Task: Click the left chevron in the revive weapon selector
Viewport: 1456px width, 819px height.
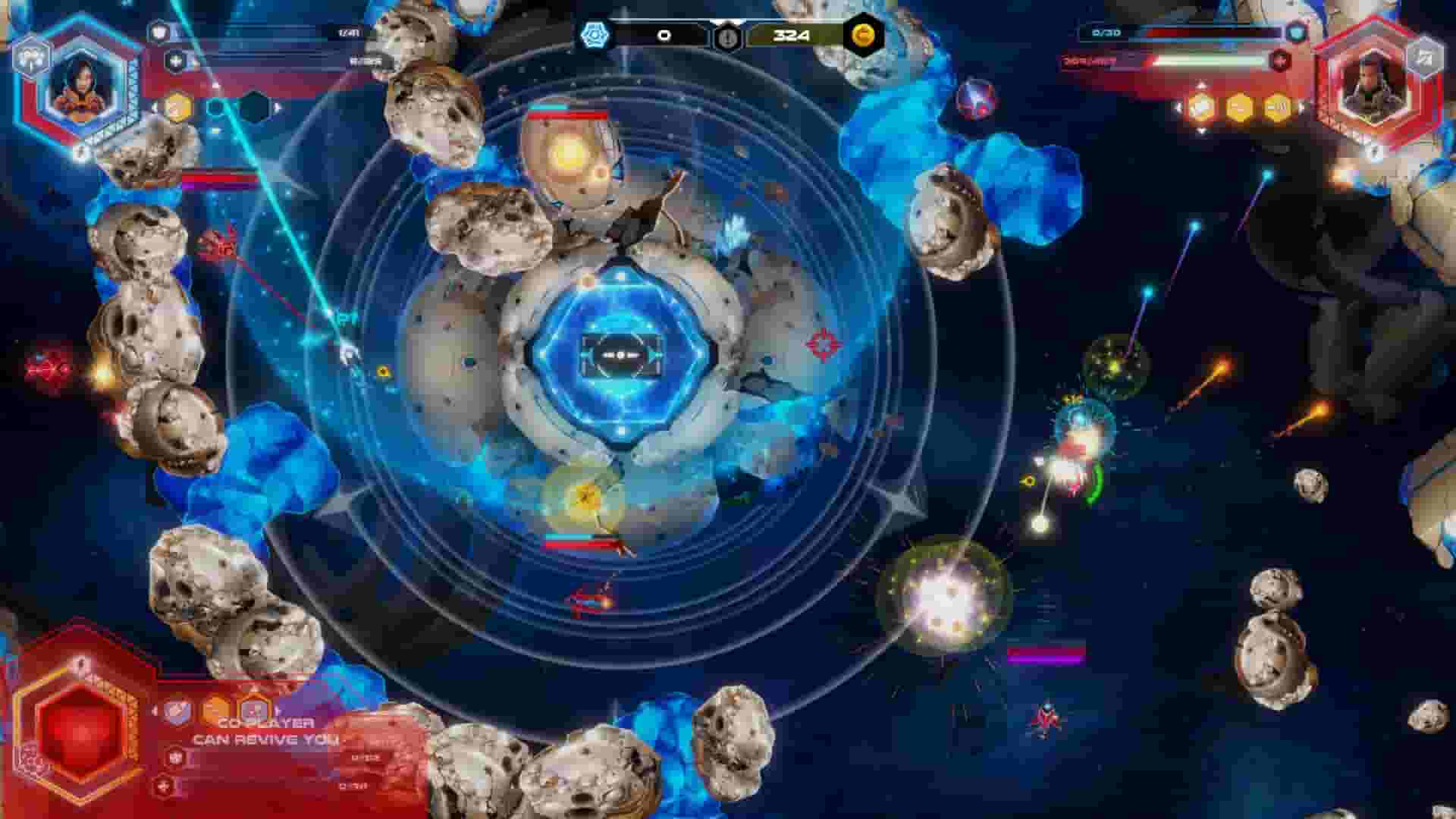Action: [155, 711]
